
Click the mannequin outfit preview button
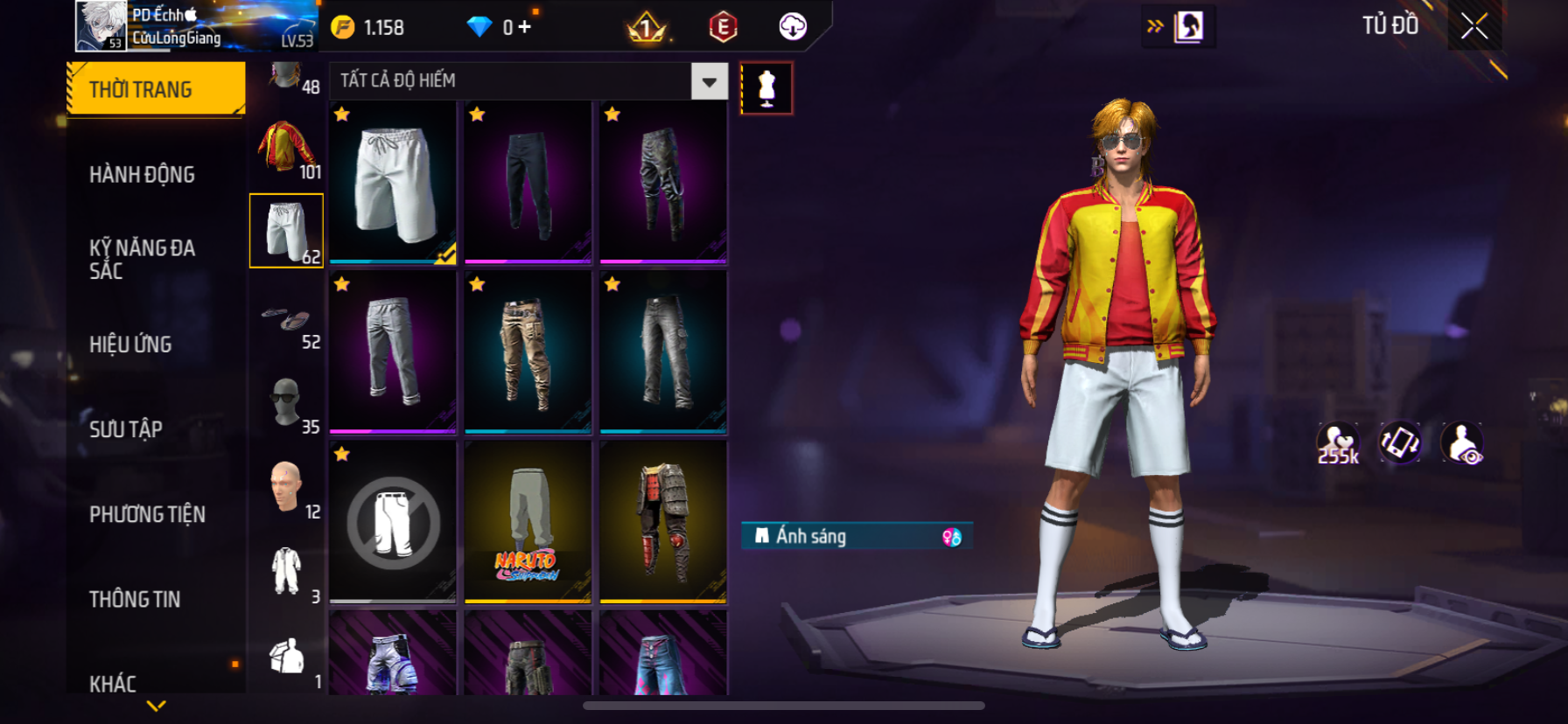[766, 88]
